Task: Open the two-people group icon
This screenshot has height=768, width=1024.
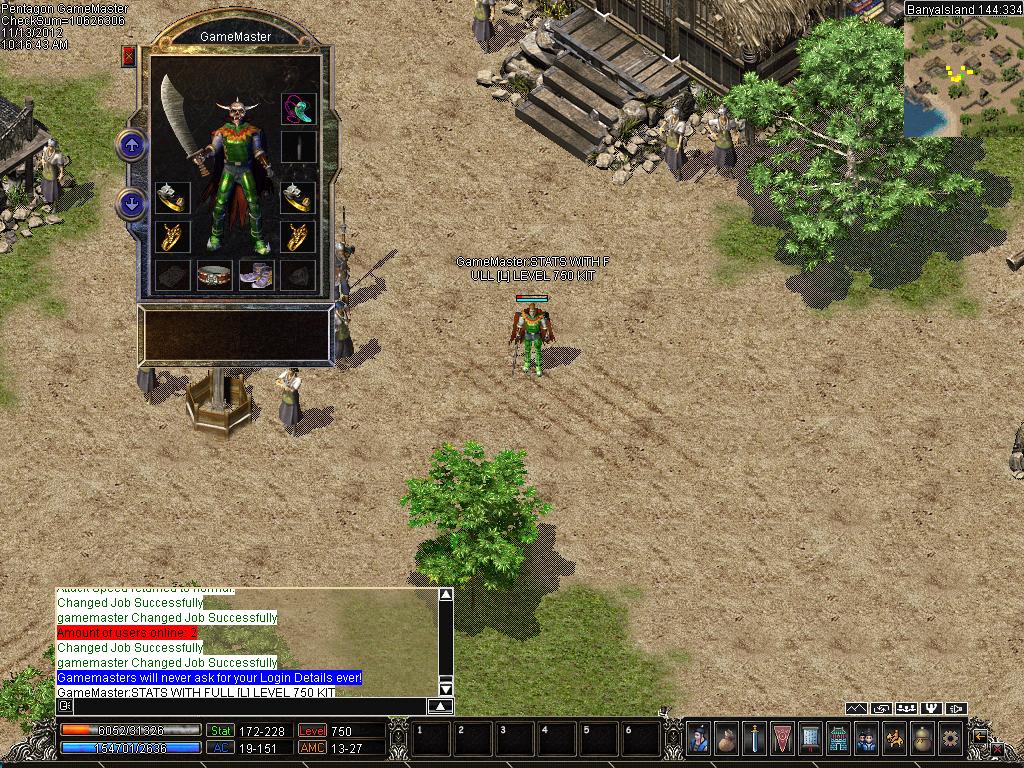Action: [x=866, y=739]
